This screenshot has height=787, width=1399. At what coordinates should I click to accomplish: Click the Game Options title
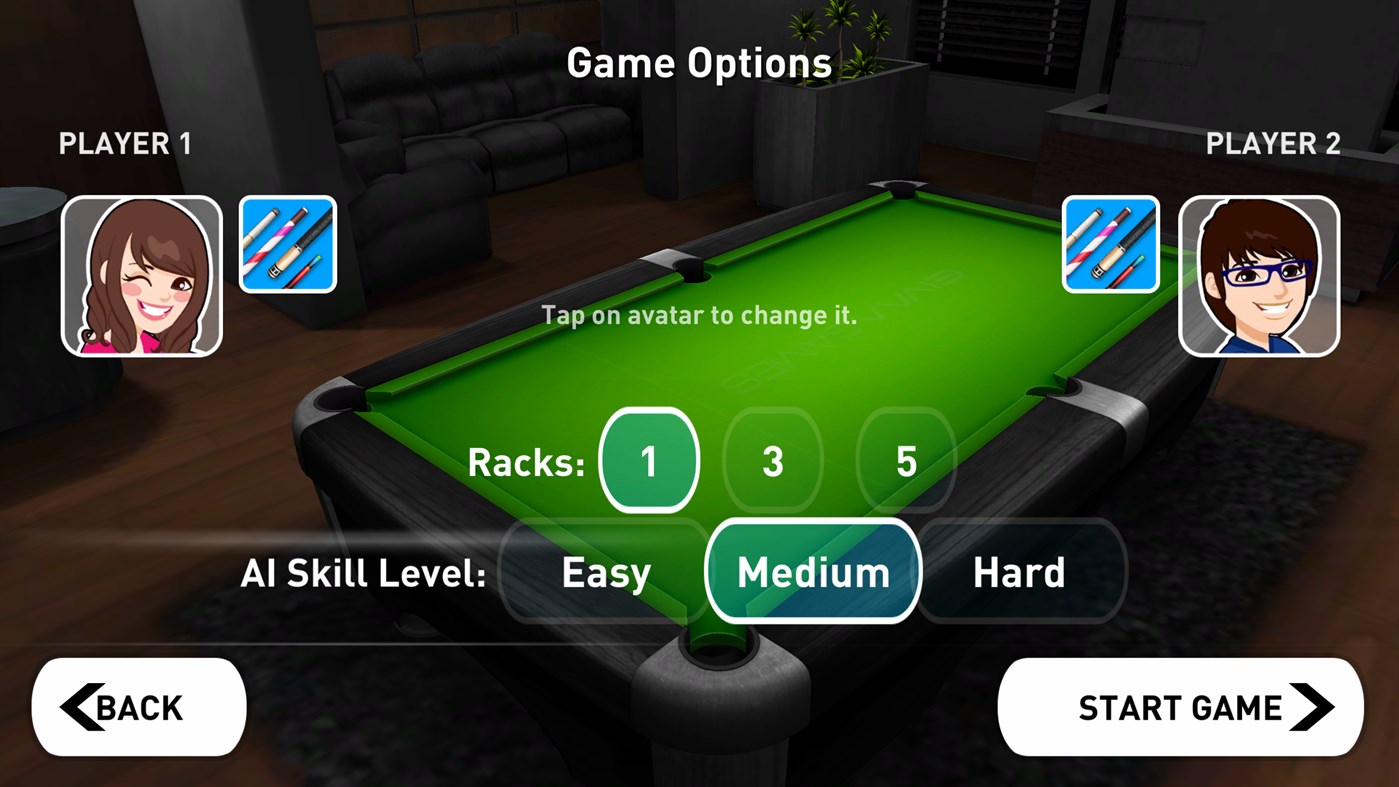coord(699,62)
